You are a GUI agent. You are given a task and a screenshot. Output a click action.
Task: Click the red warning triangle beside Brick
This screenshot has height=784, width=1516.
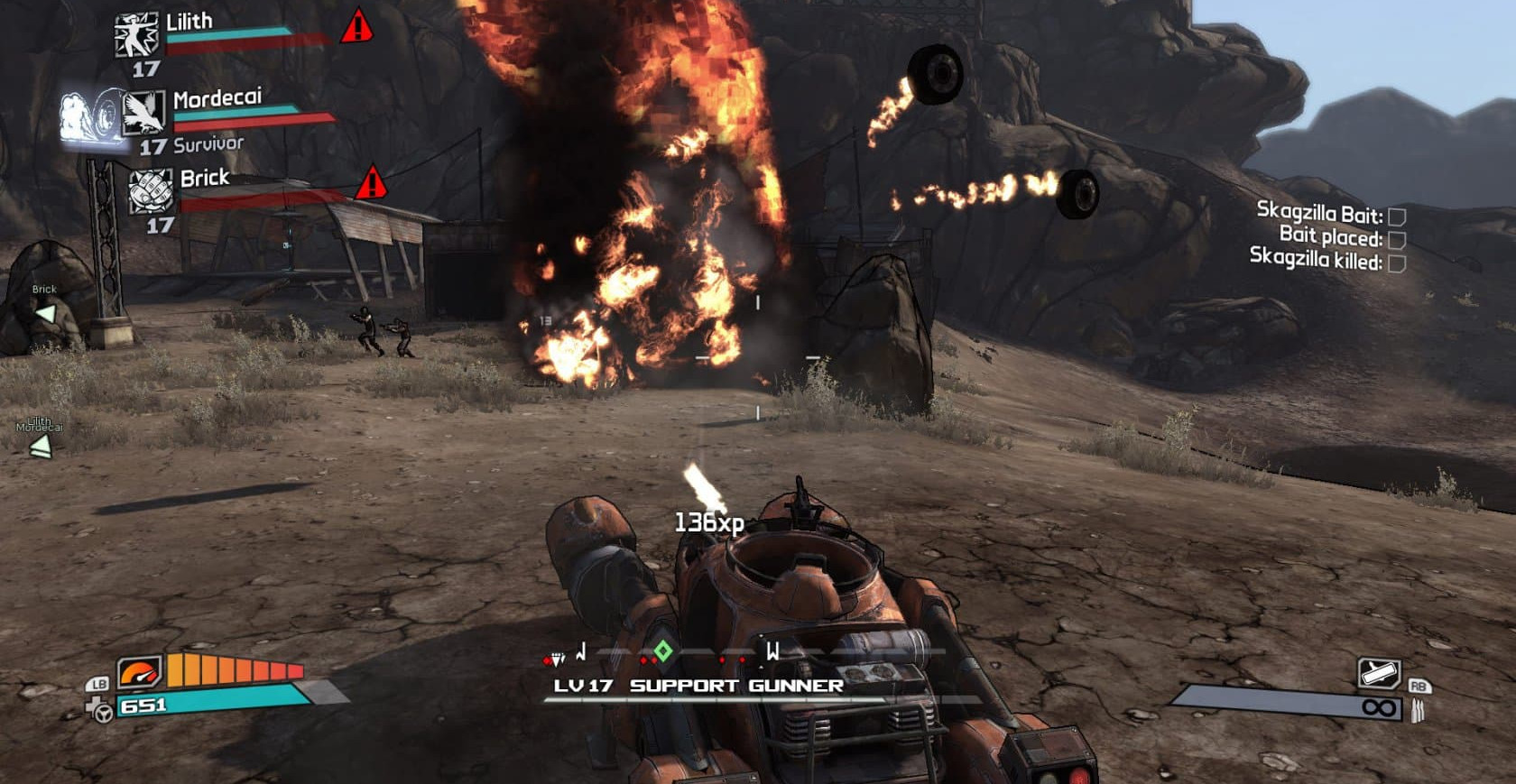pos(371,183)
